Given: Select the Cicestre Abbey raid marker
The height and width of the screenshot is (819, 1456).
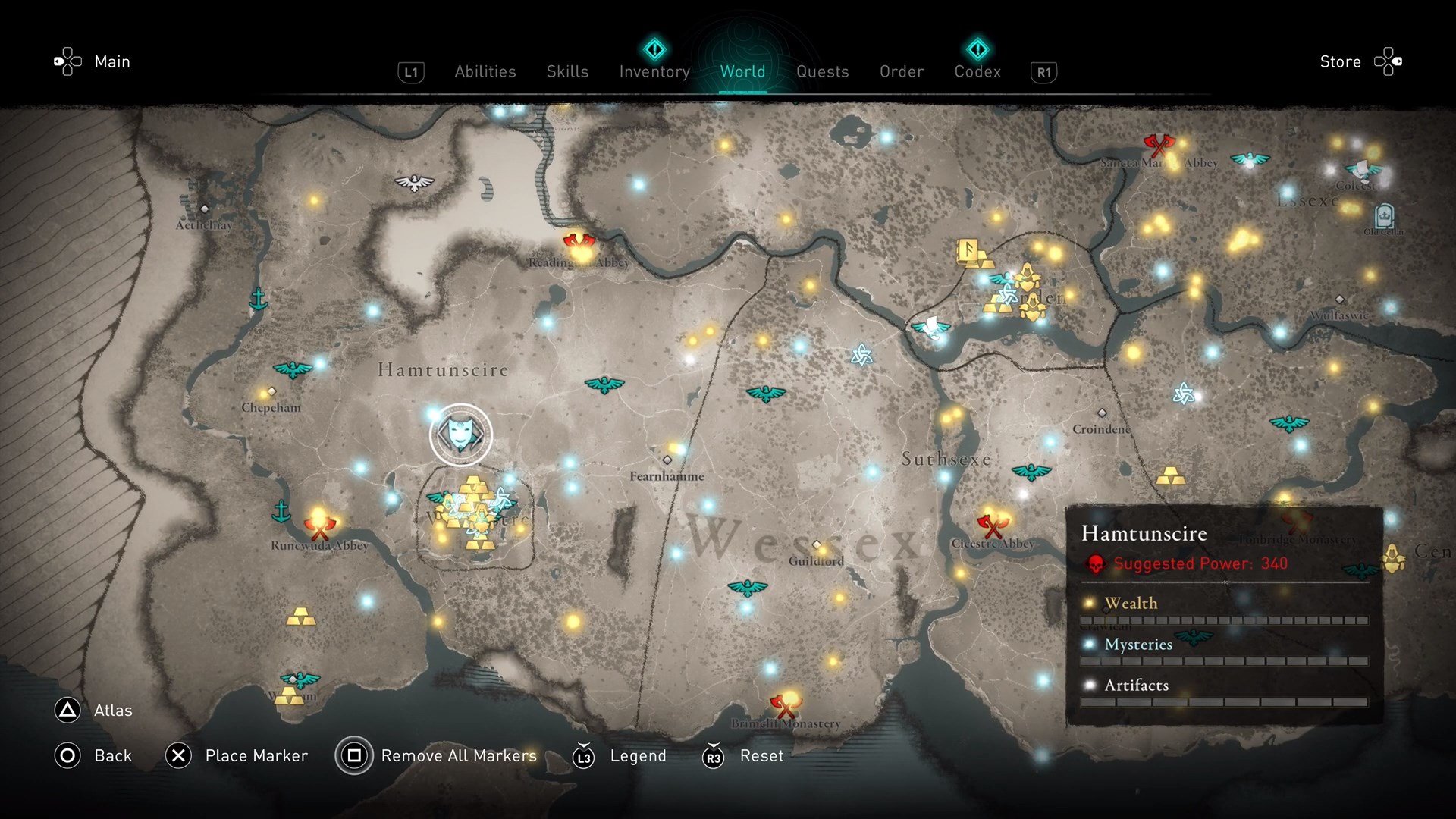Looking at the screenshot, I should click(991, 525).
